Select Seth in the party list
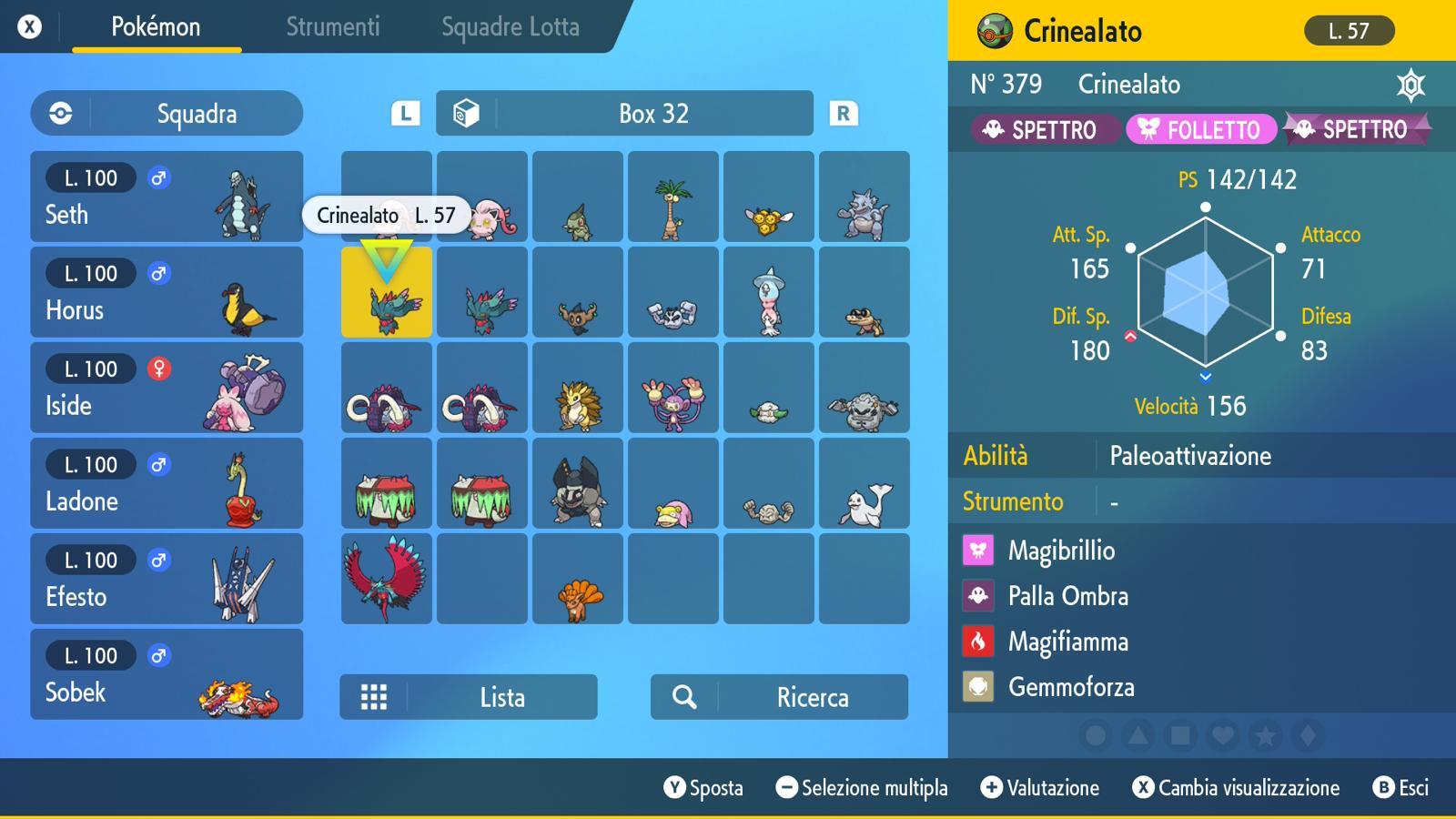The image size is (1456, 819). tap(167, 197)
